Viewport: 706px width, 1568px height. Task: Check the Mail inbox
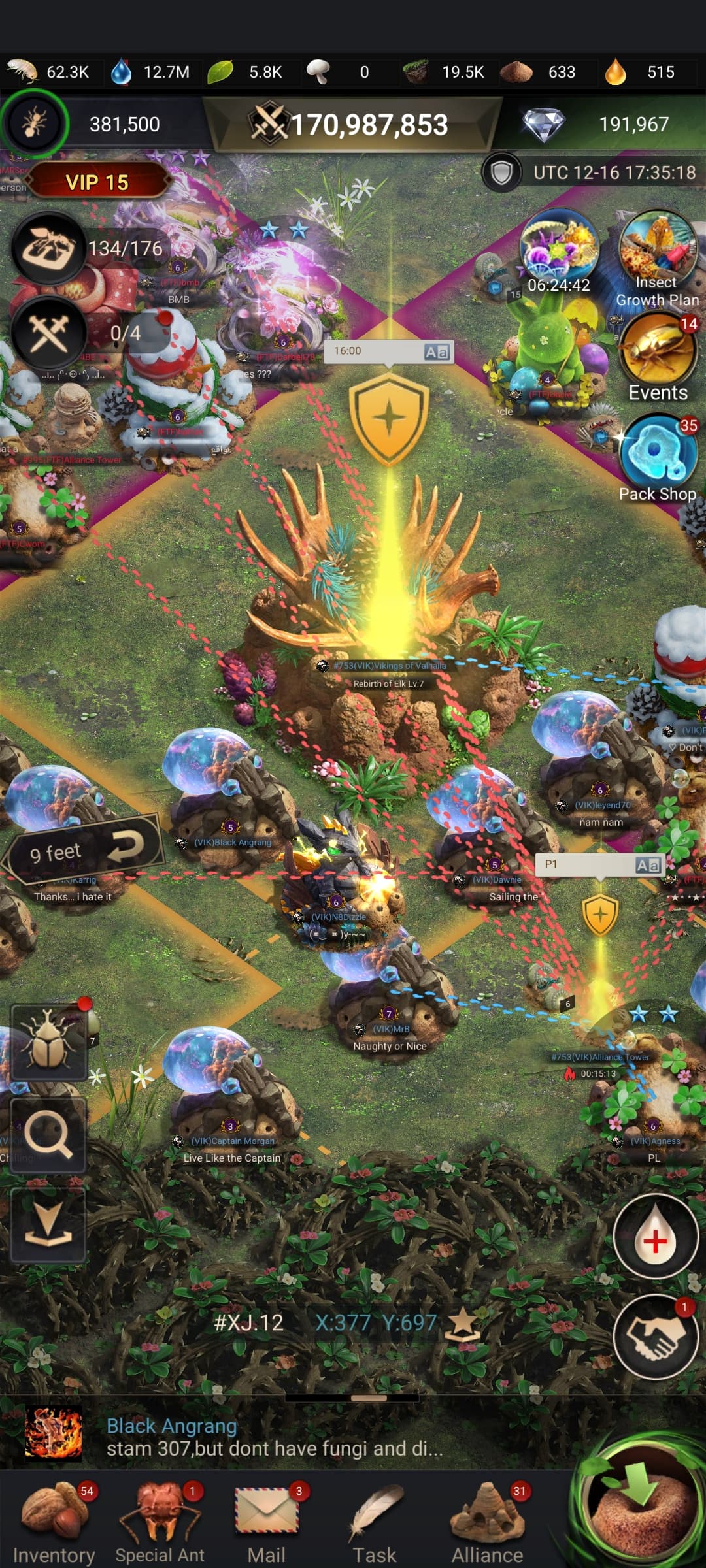click(x=267, y=1521)
